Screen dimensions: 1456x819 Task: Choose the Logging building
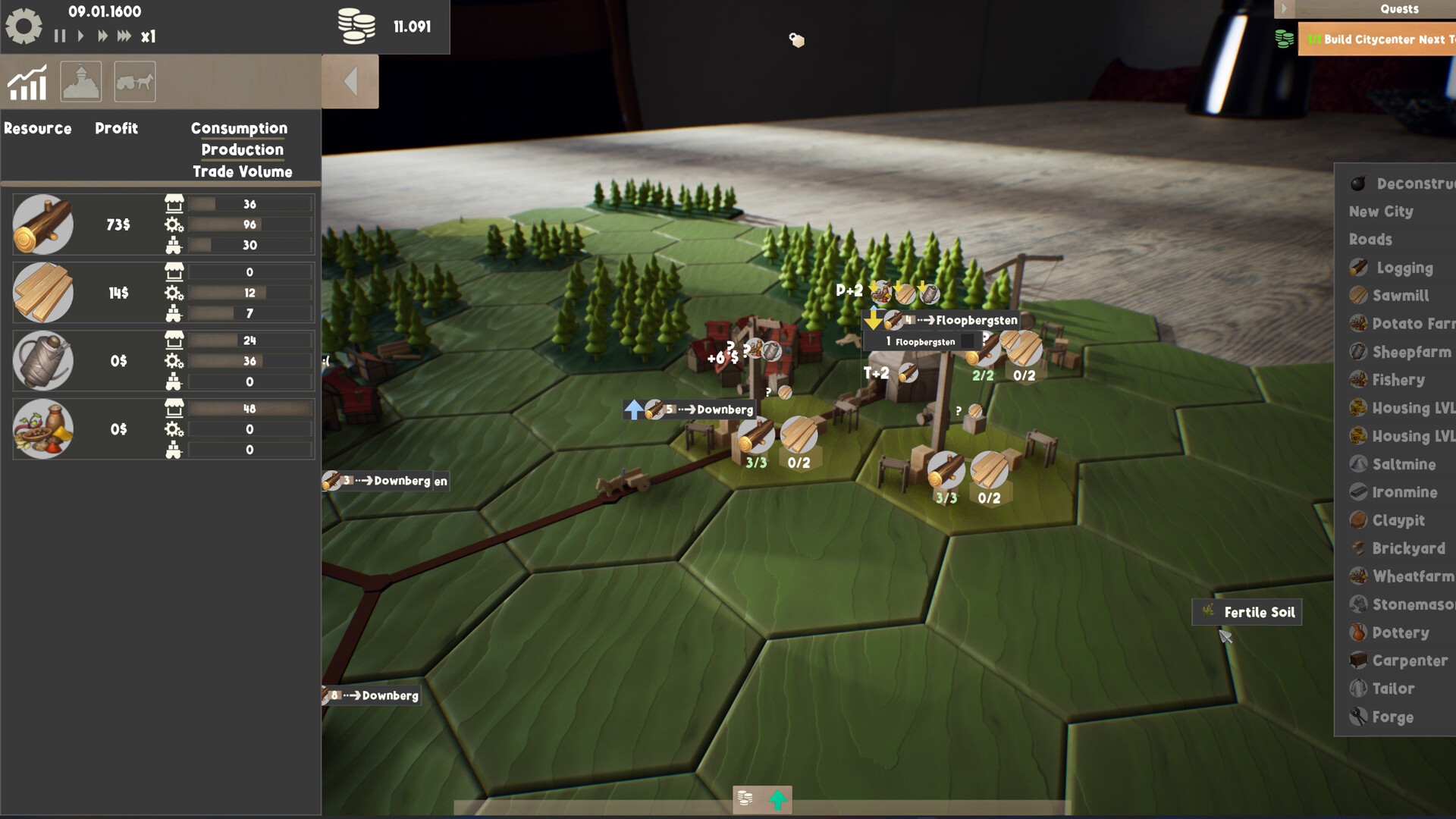(x=1403, y=268)
